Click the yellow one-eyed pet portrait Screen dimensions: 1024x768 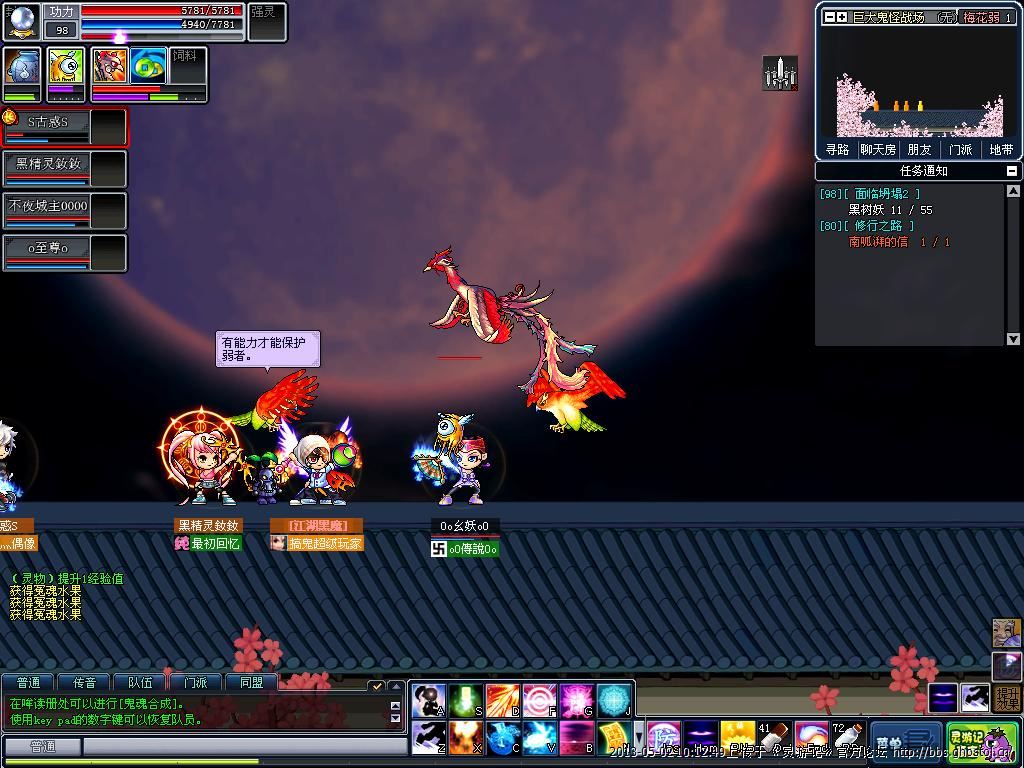[66, 68]
